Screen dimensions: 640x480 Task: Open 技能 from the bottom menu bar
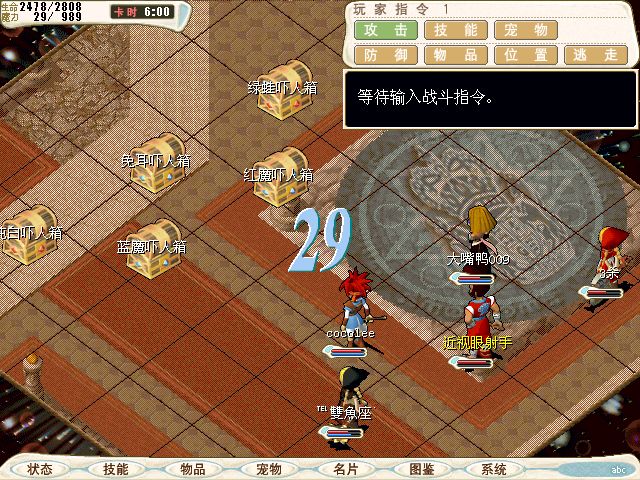[x=116, y=469]
